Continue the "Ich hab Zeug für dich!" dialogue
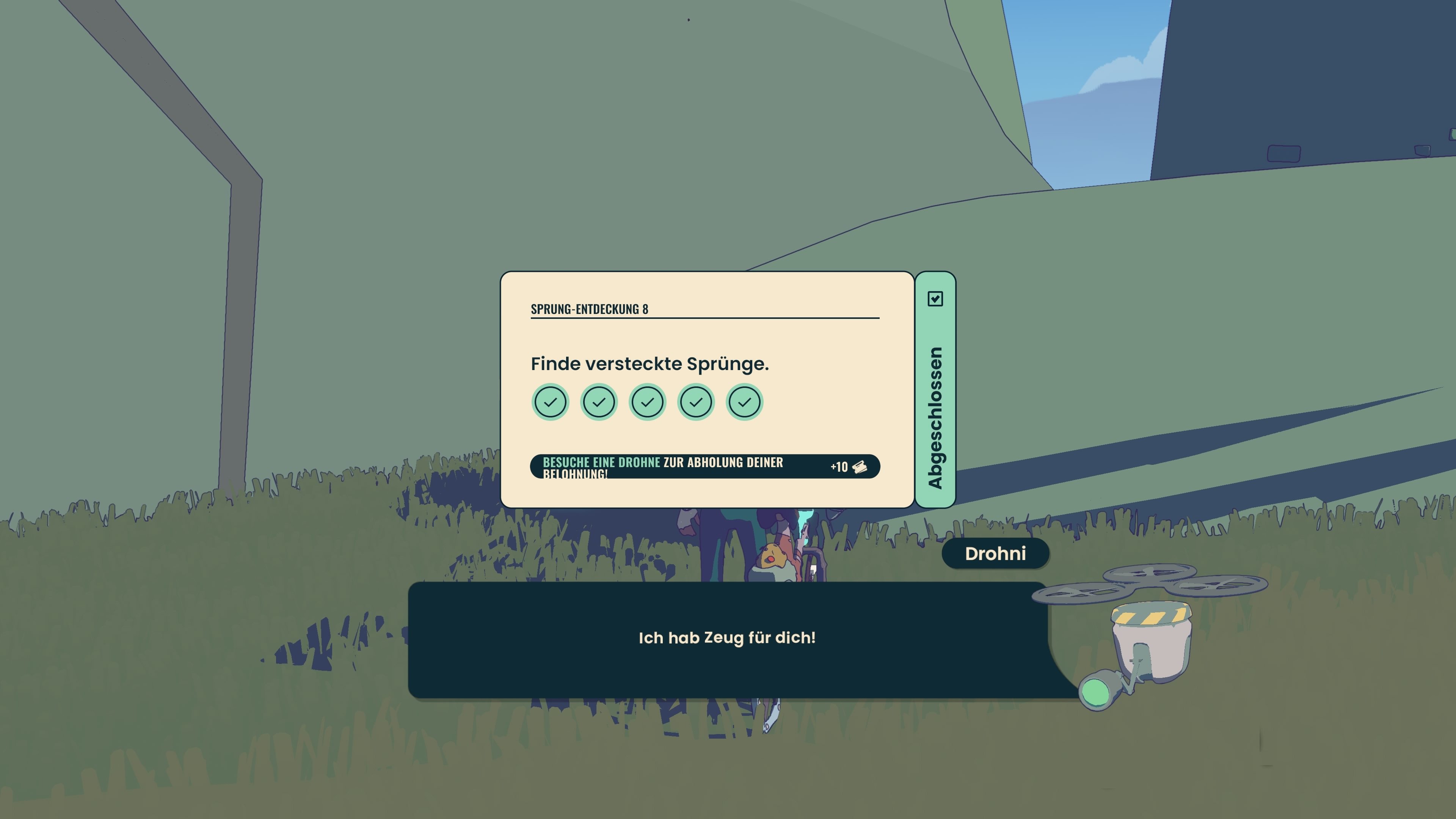Viewport: 1456px width, 819px height. coord(727,639)
